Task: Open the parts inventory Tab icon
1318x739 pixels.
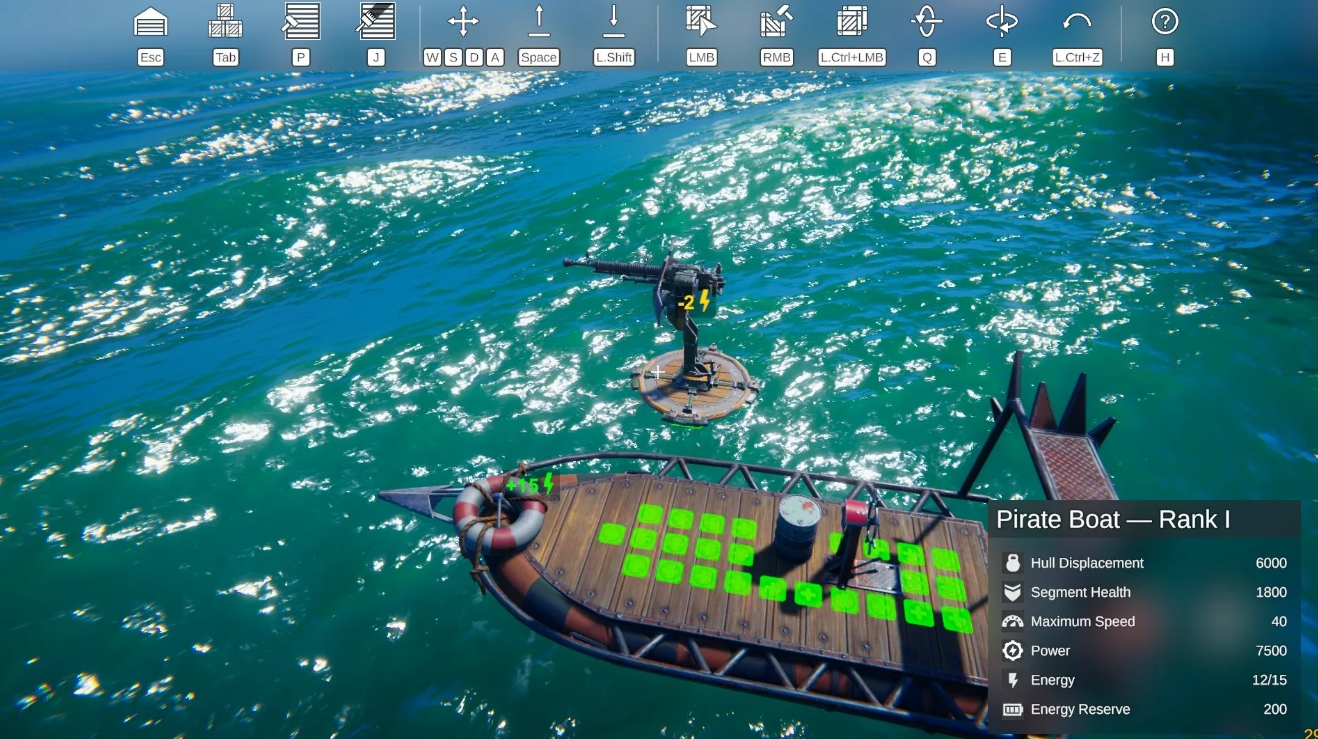Action: coord(225,22)
